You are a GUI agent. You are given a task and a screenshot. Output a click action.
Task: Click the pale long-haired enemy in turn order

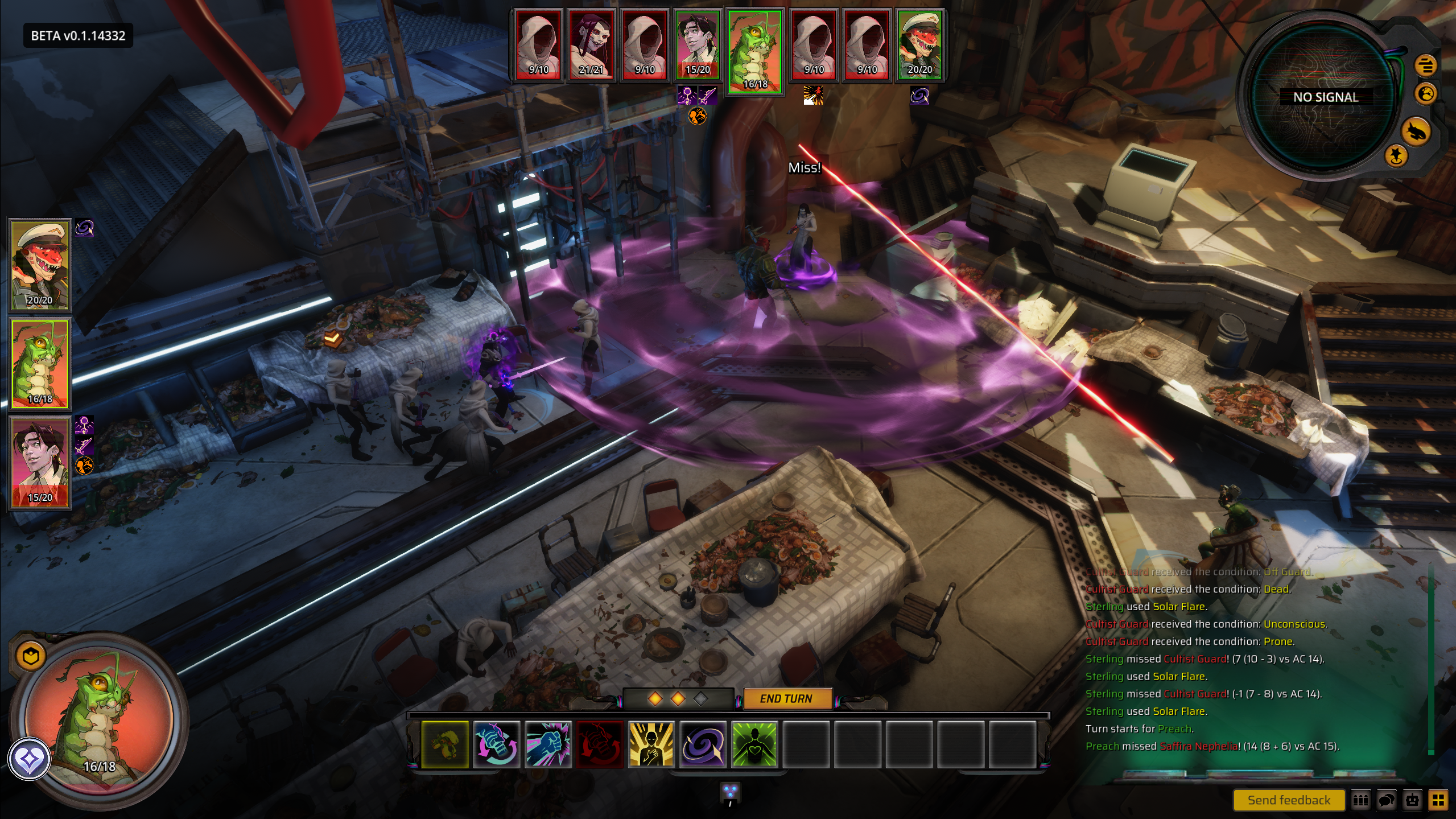(591, 44)
